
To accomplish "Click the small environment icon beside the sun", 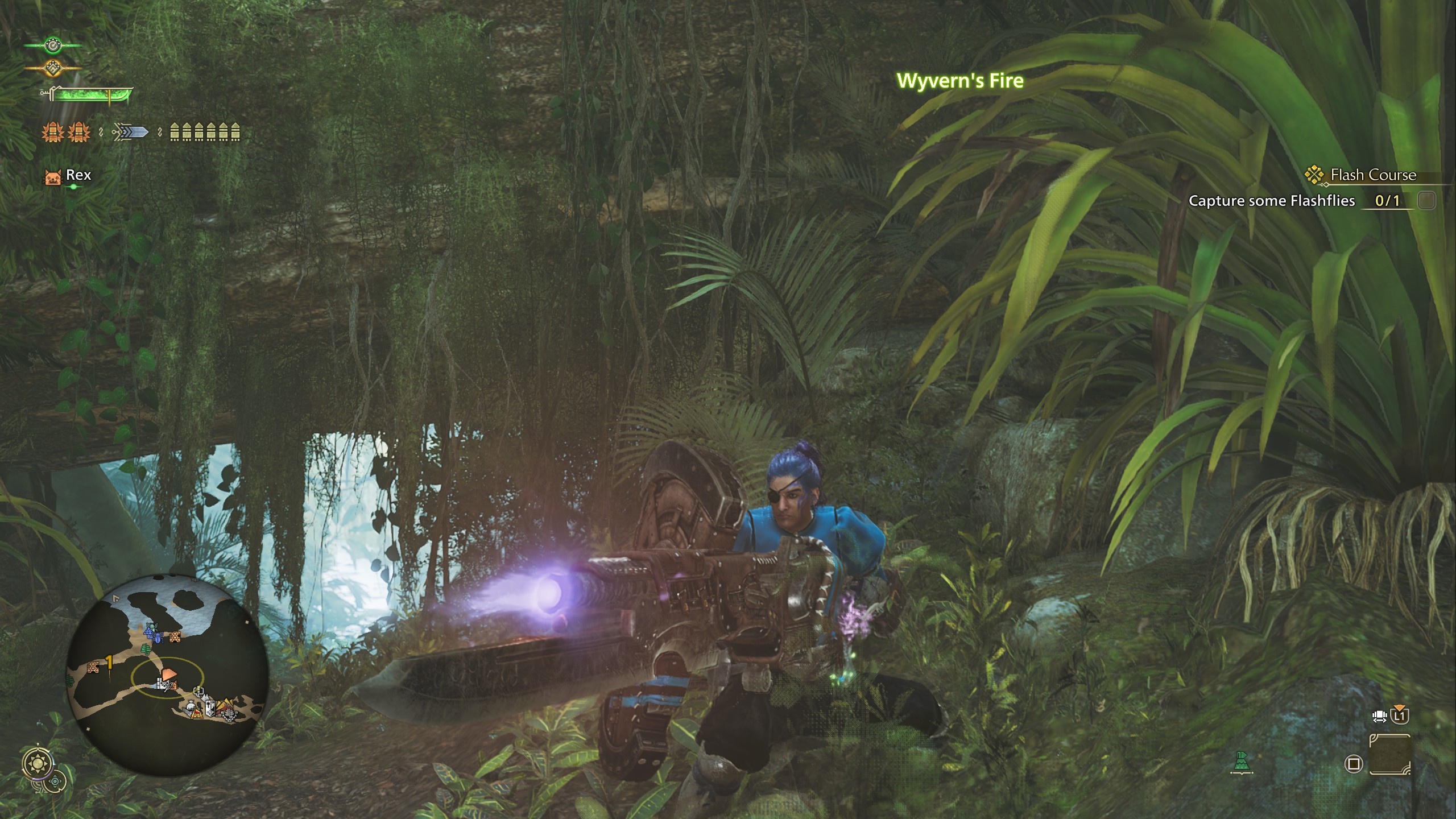I will click(x=55, y=781).
